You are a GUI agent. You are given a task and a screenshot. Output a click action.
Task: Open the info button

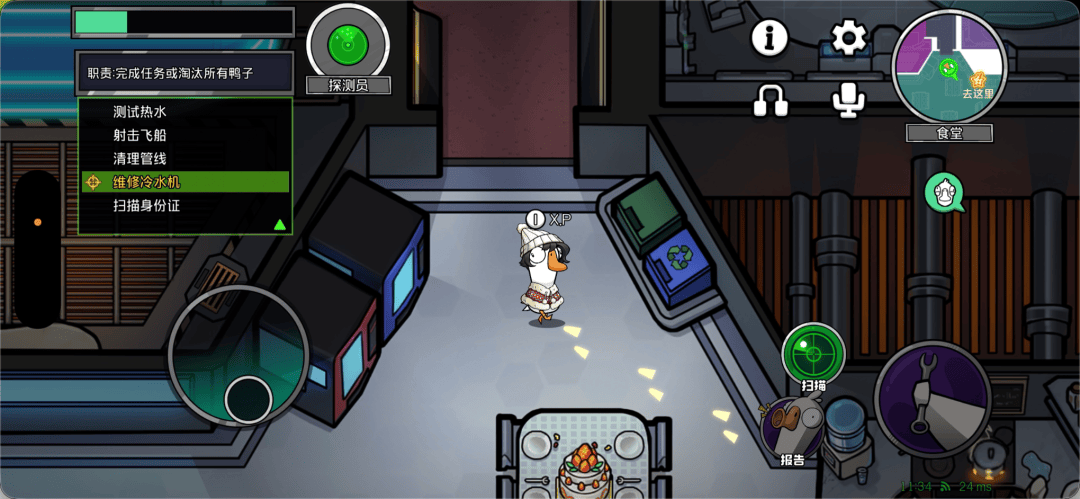[x=770, y=39]
